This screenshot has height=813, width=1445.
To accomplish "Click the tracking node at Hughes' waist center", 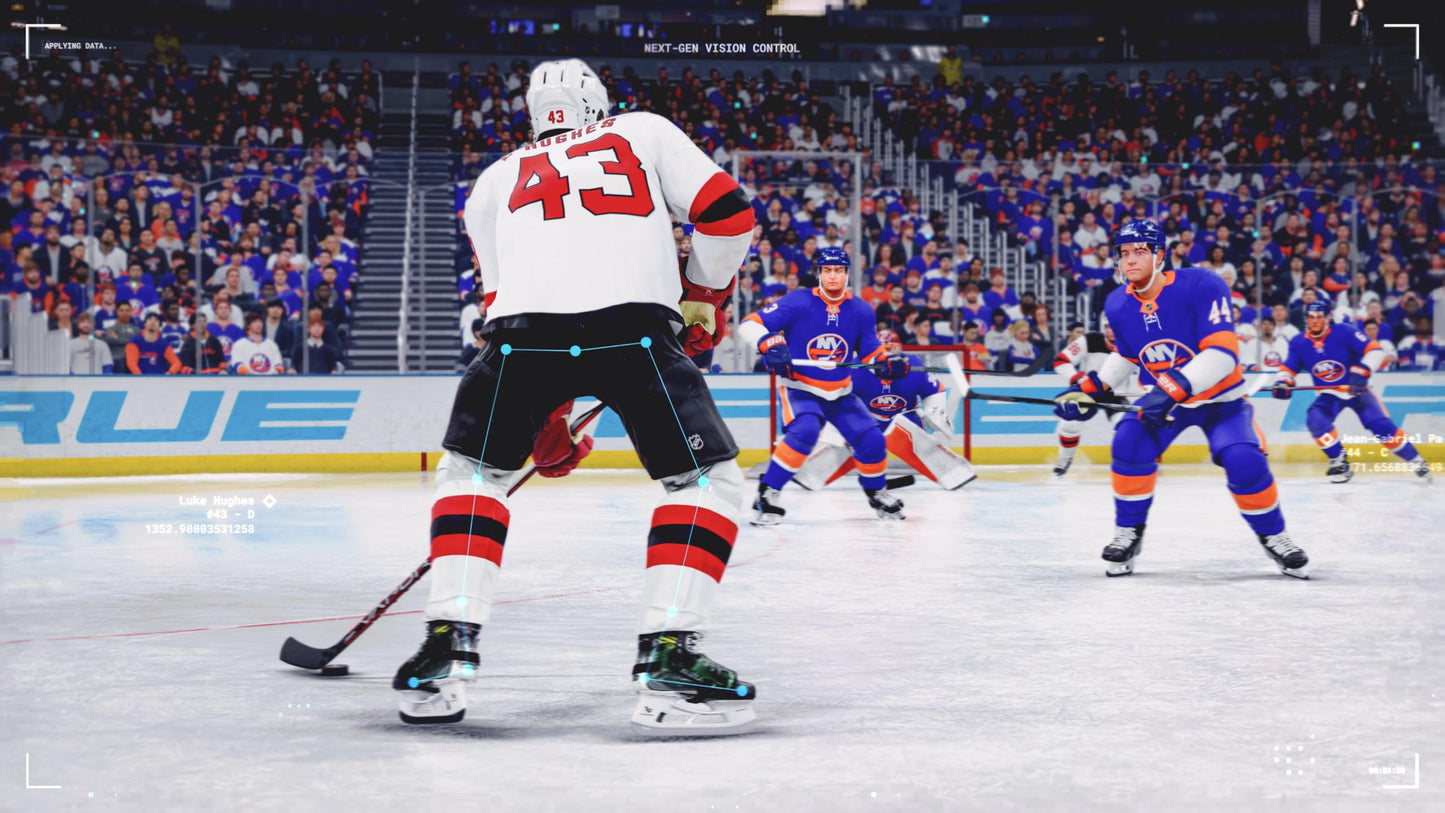I will (x=576, y=351).
